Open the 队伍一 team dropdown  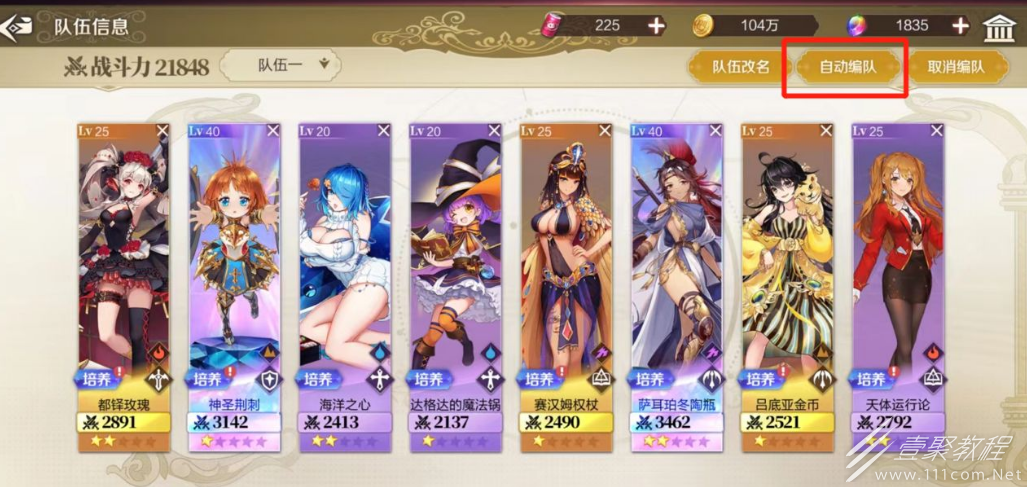pos(281,66)
